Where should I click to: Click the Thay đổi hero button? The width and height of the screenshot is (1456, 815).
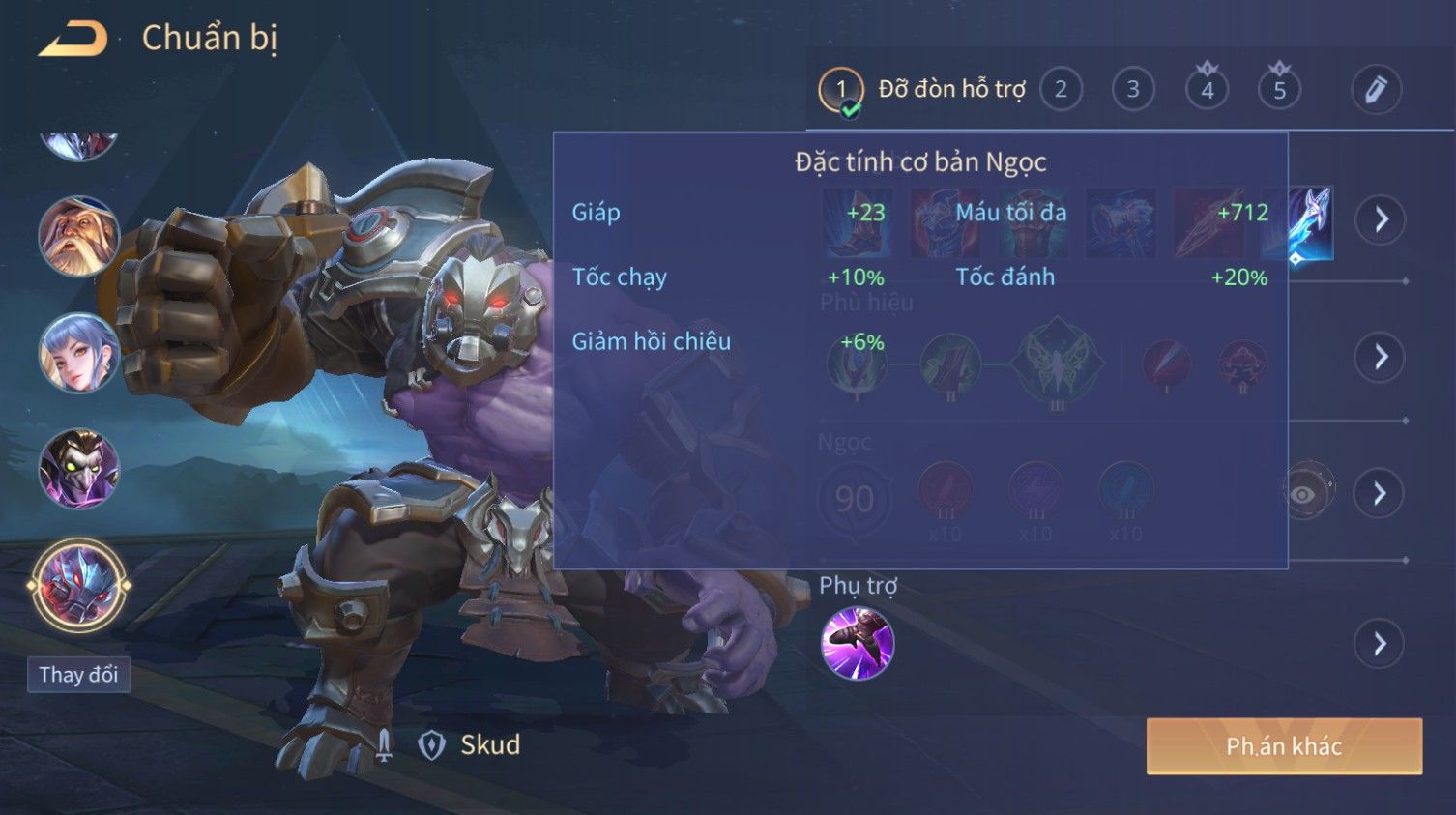[78, 675]
